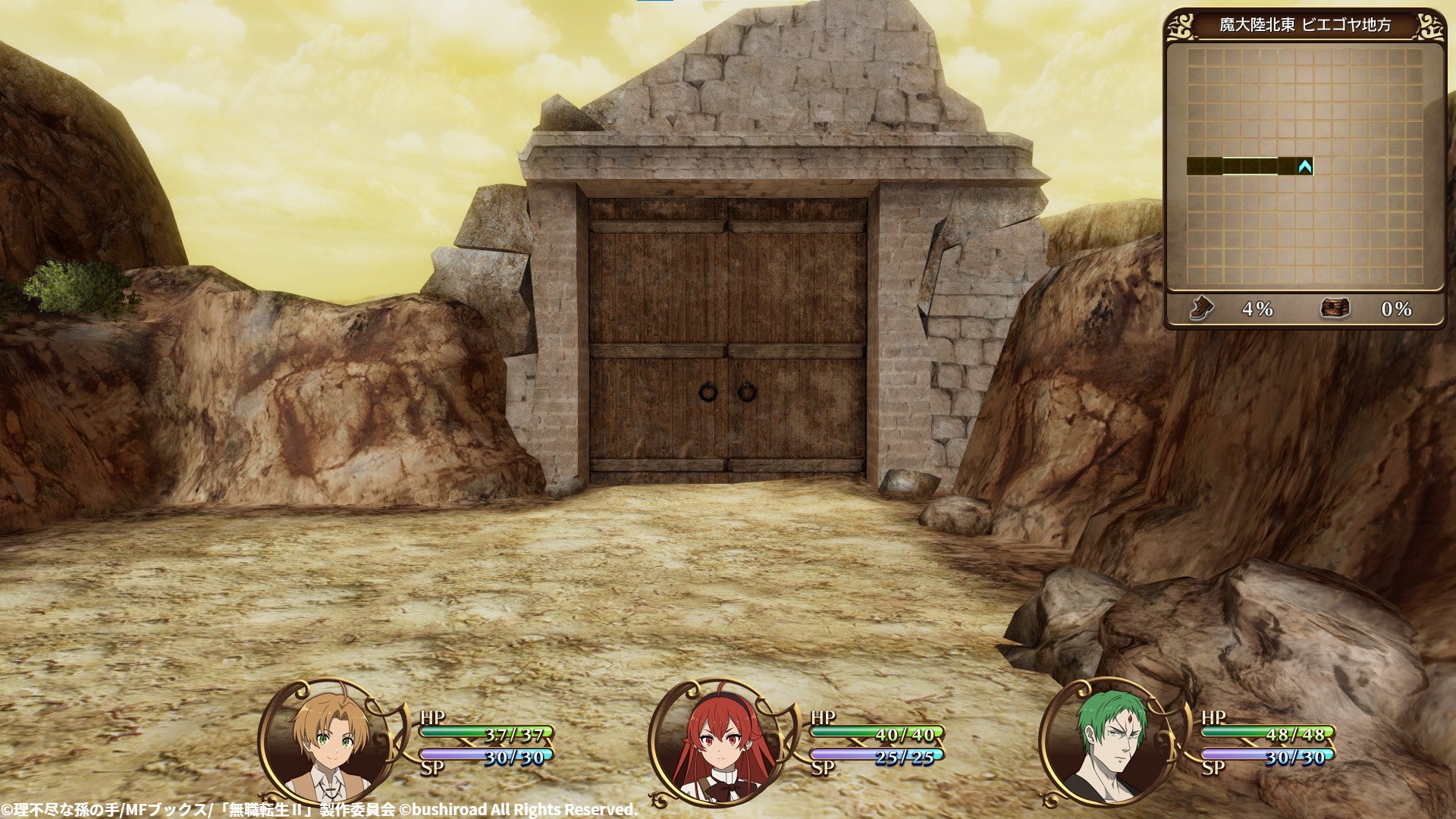Click the boot exploration progress icon
The height and width of the screenshot is (819, 1456).
tap(1201, 309)
